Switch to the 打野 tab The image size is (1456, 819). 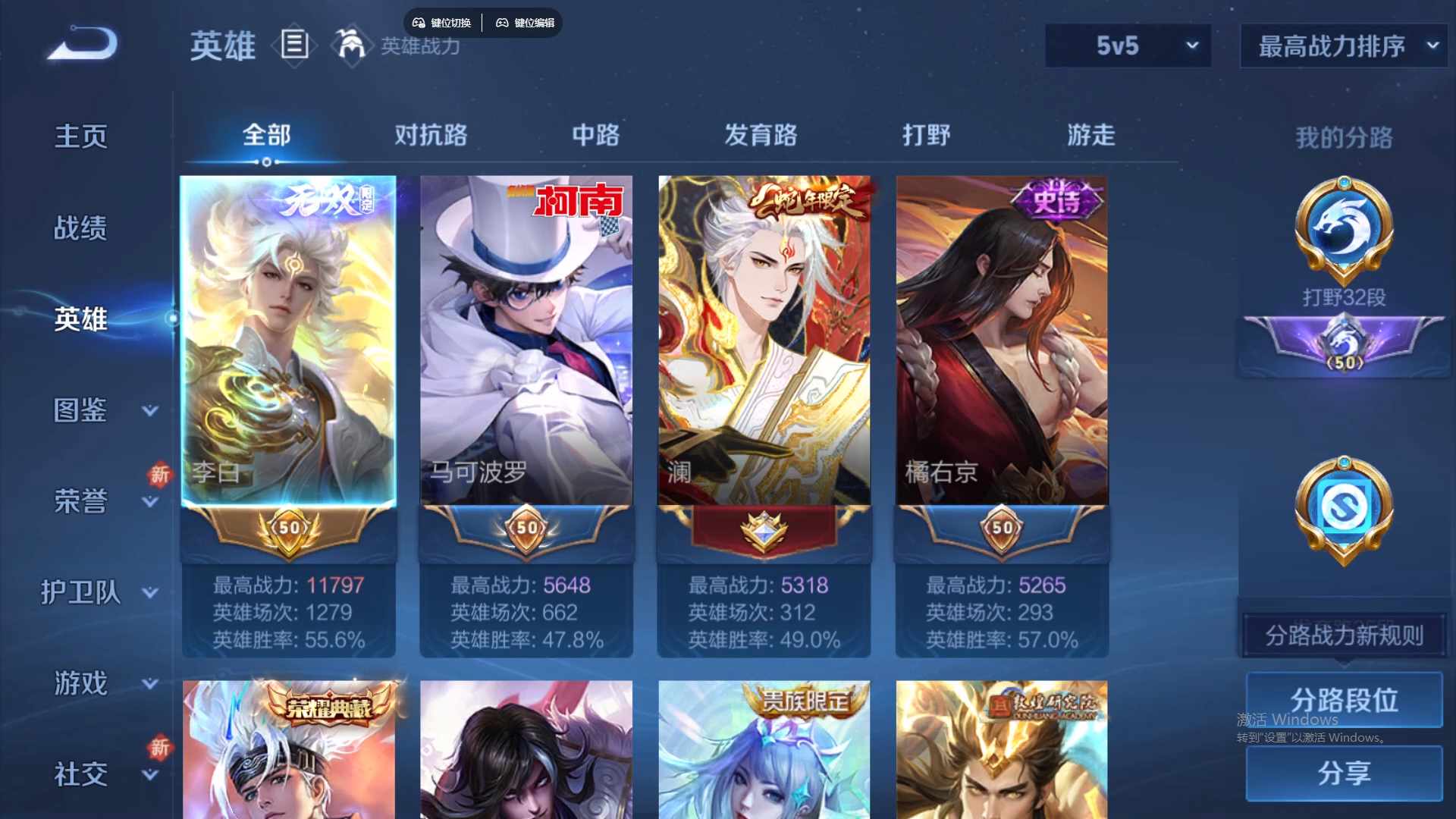coord(927,135)
